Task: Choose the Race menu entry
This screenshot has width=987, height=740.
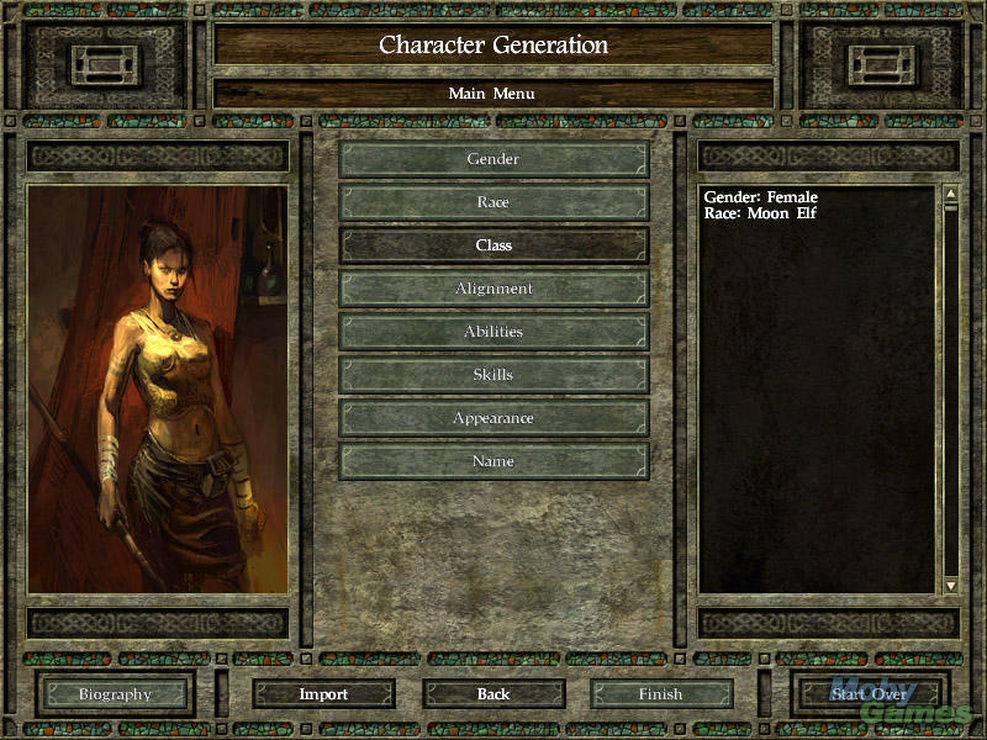Action: click(x=493, y=202)
